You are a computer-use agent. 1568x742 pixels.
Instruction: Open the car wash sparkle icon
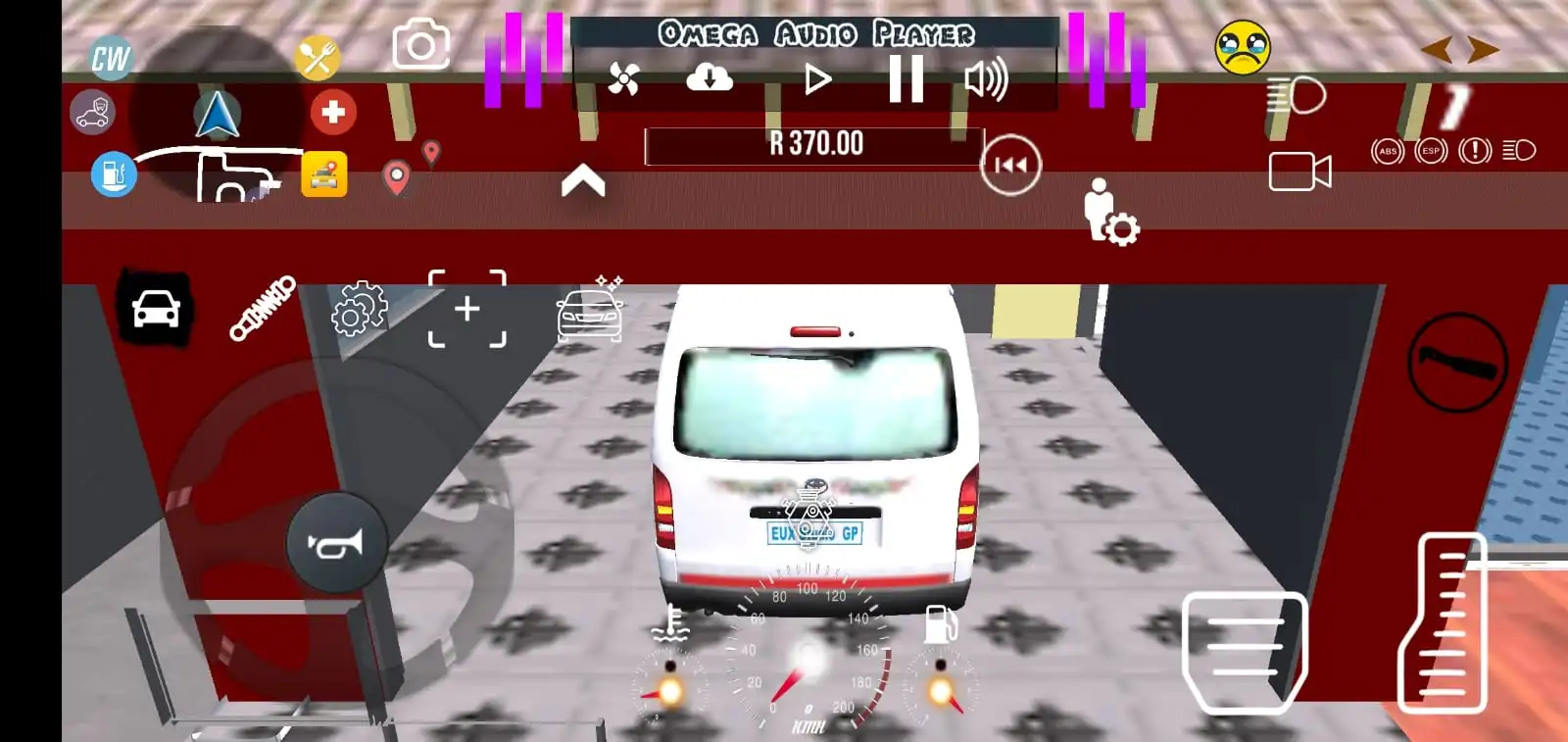pos(588,312)
